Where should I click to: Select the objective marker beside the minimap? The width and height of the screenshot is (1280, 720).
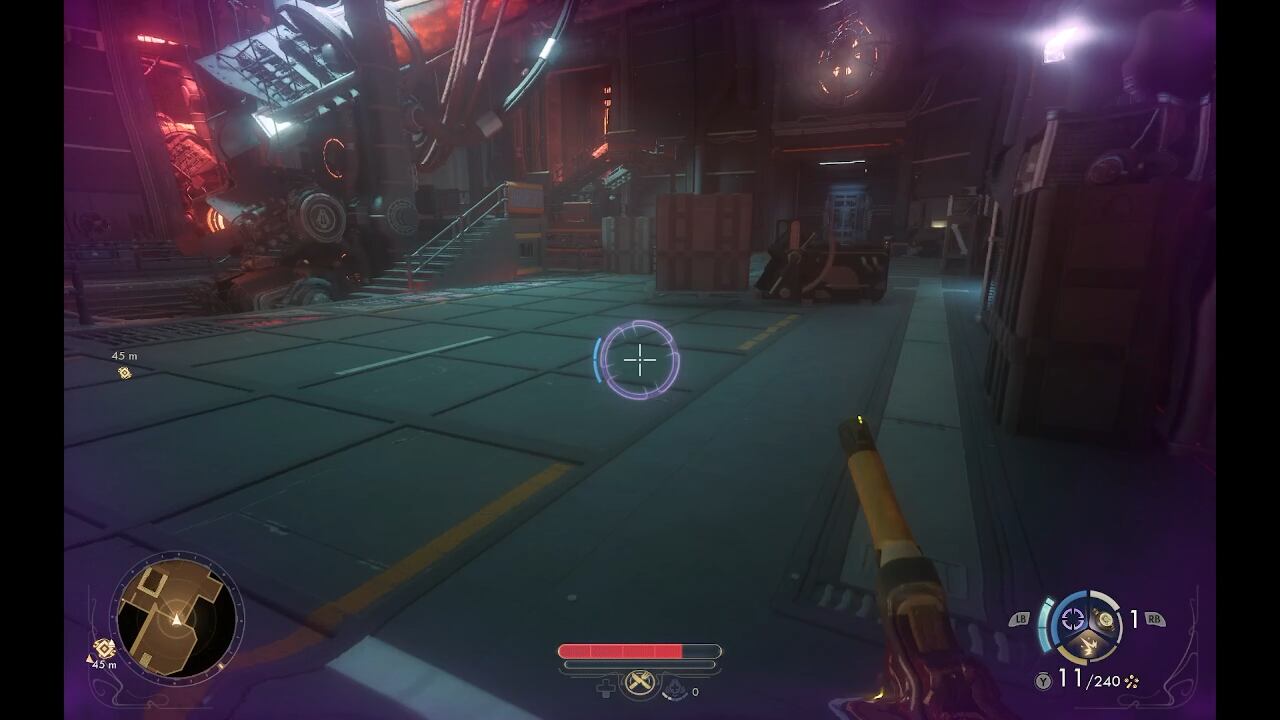click(x=104, y=649)
